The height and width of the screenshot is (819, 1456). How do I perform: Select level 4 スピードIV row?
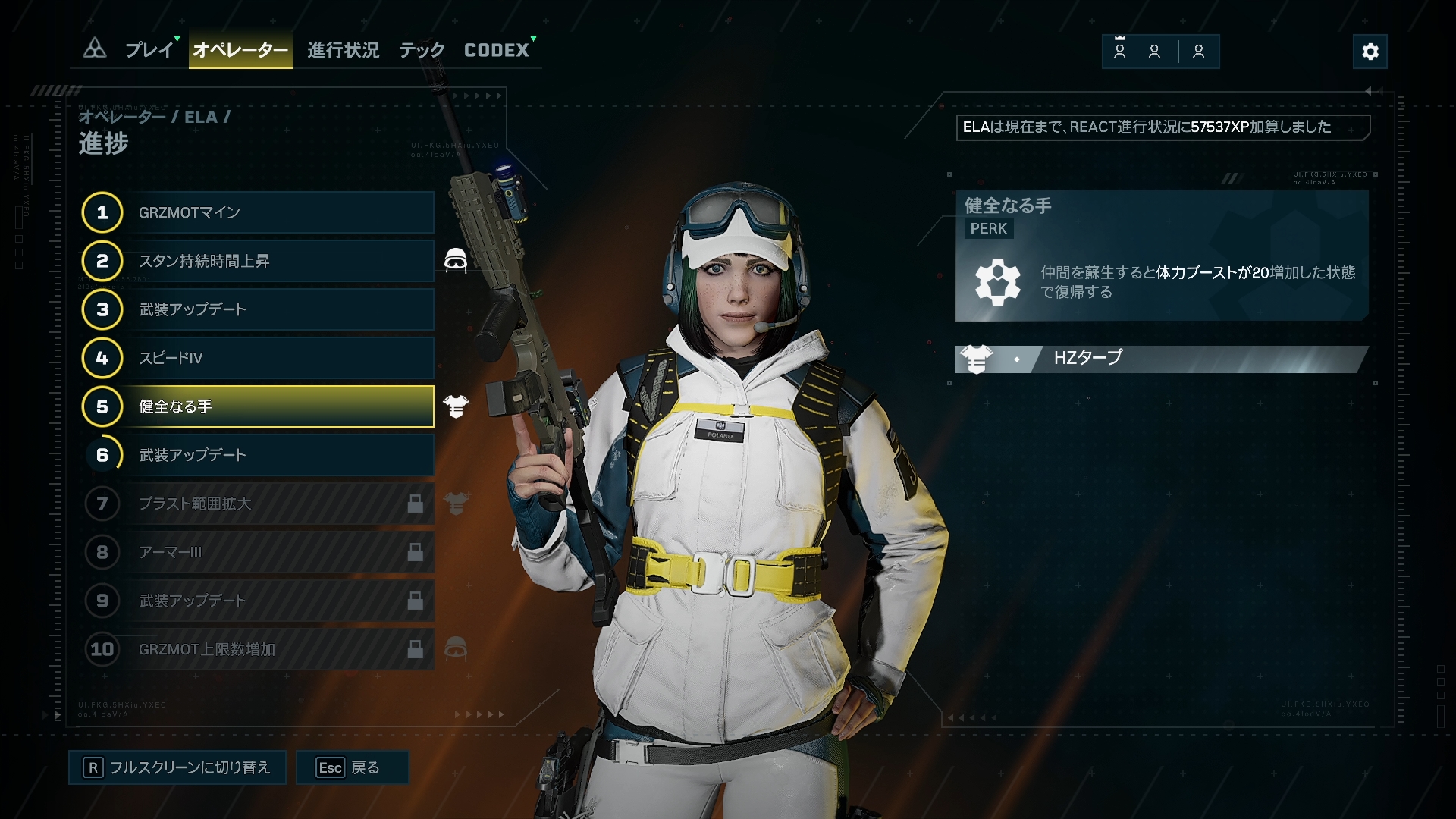pos(258,358)
